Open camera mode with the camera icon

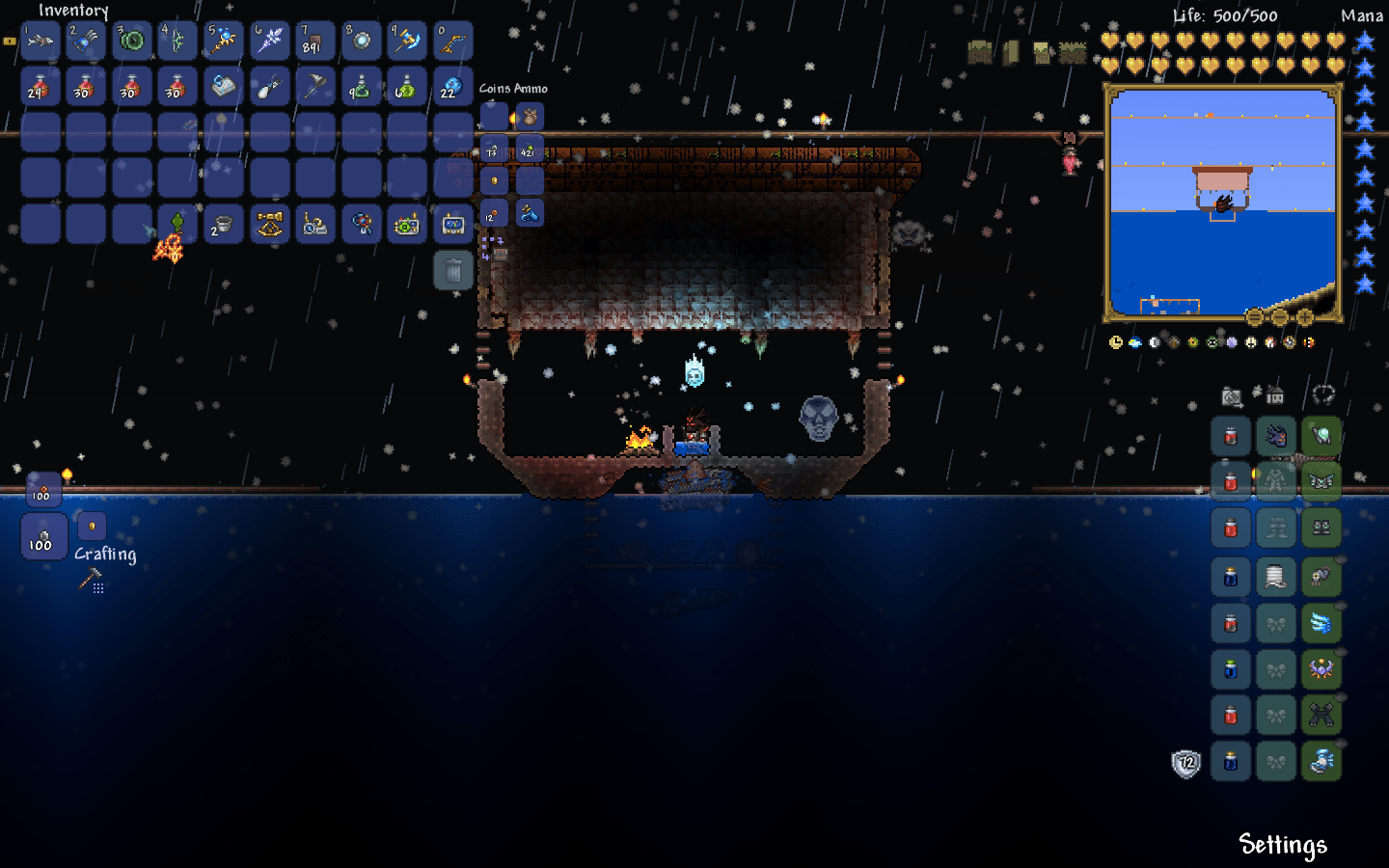tap(1232, 395)
